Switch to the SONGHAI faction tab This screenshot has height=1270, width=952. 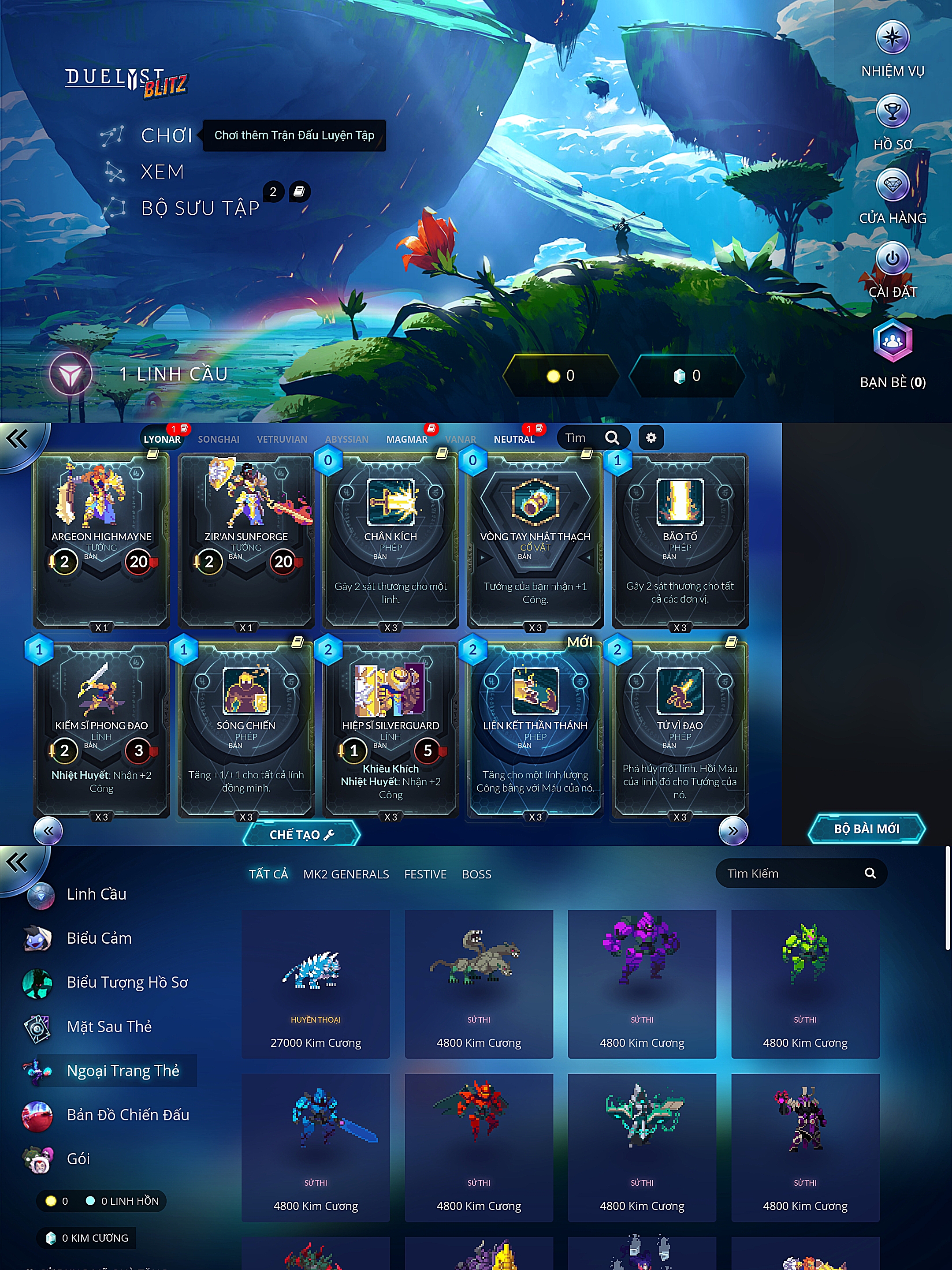click(219, 439)
